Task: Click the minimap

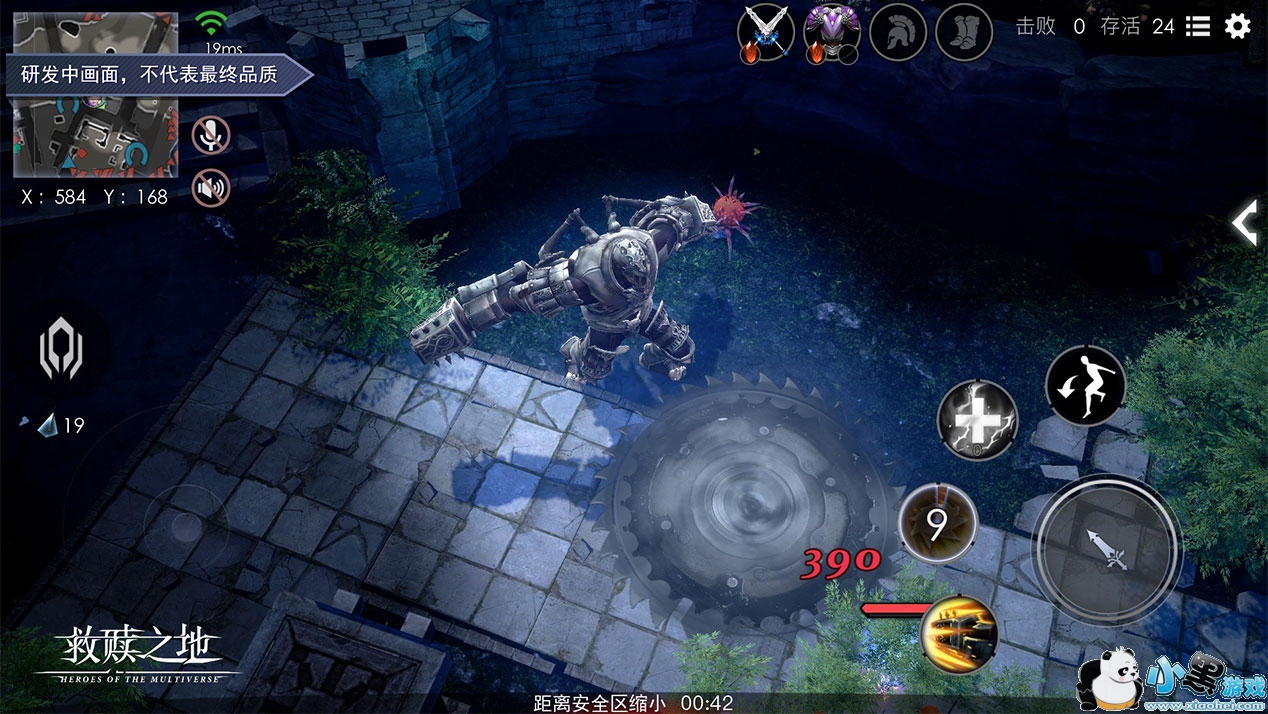Action: [x=95, y=97]
